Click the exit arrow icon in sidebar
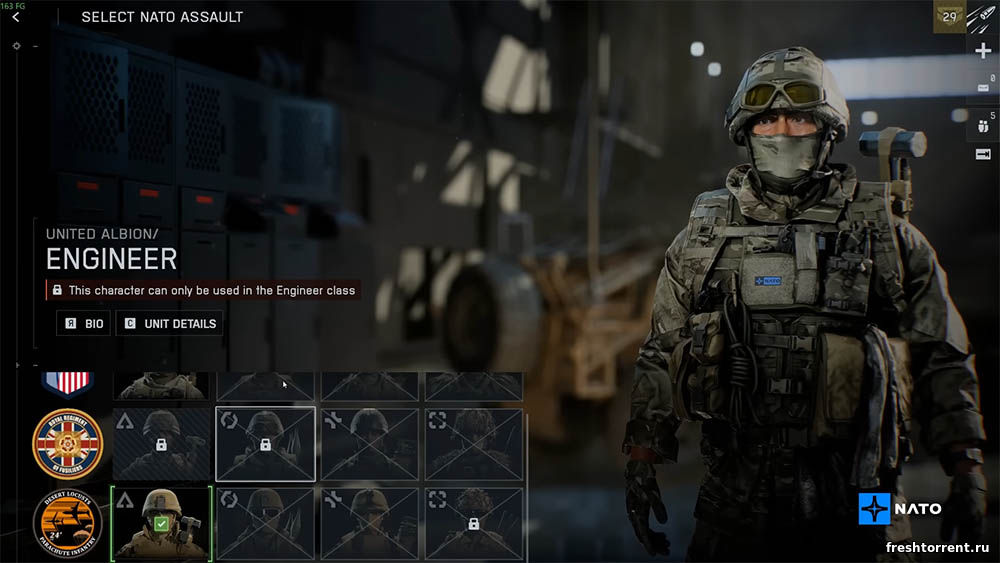This screenshot has width=1000, height=563. coord(982,154)
